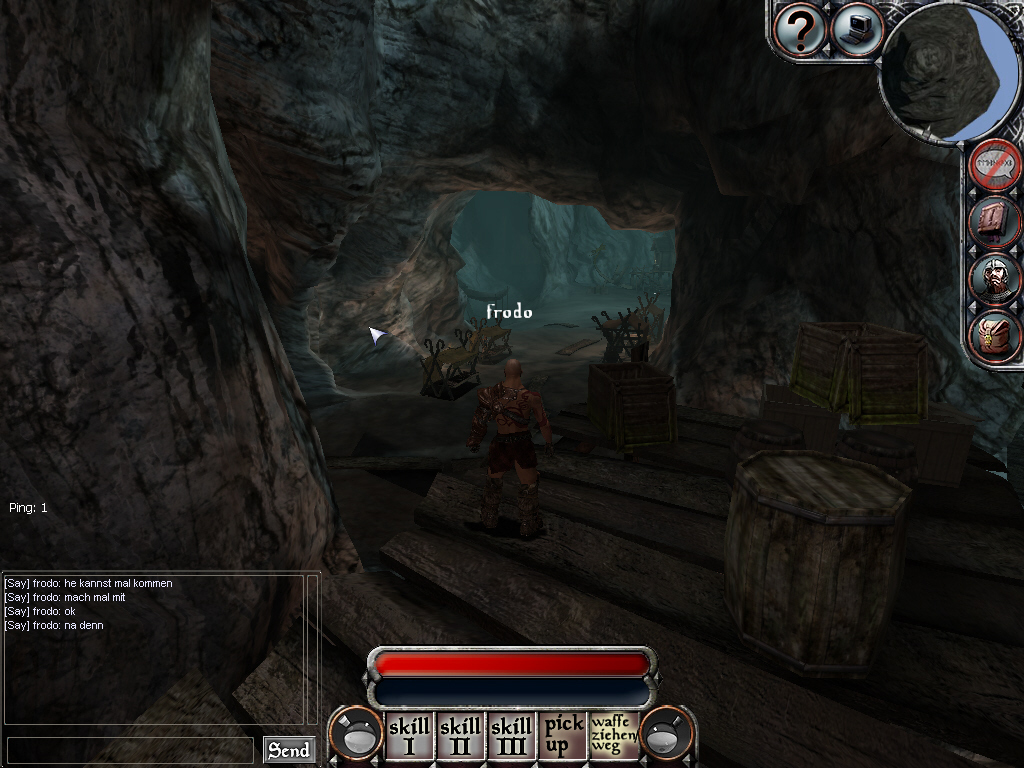The width and height of the screenshot is (1024, 768).
Task: Open the leather backpack inventory
Action: click(995, 336)
